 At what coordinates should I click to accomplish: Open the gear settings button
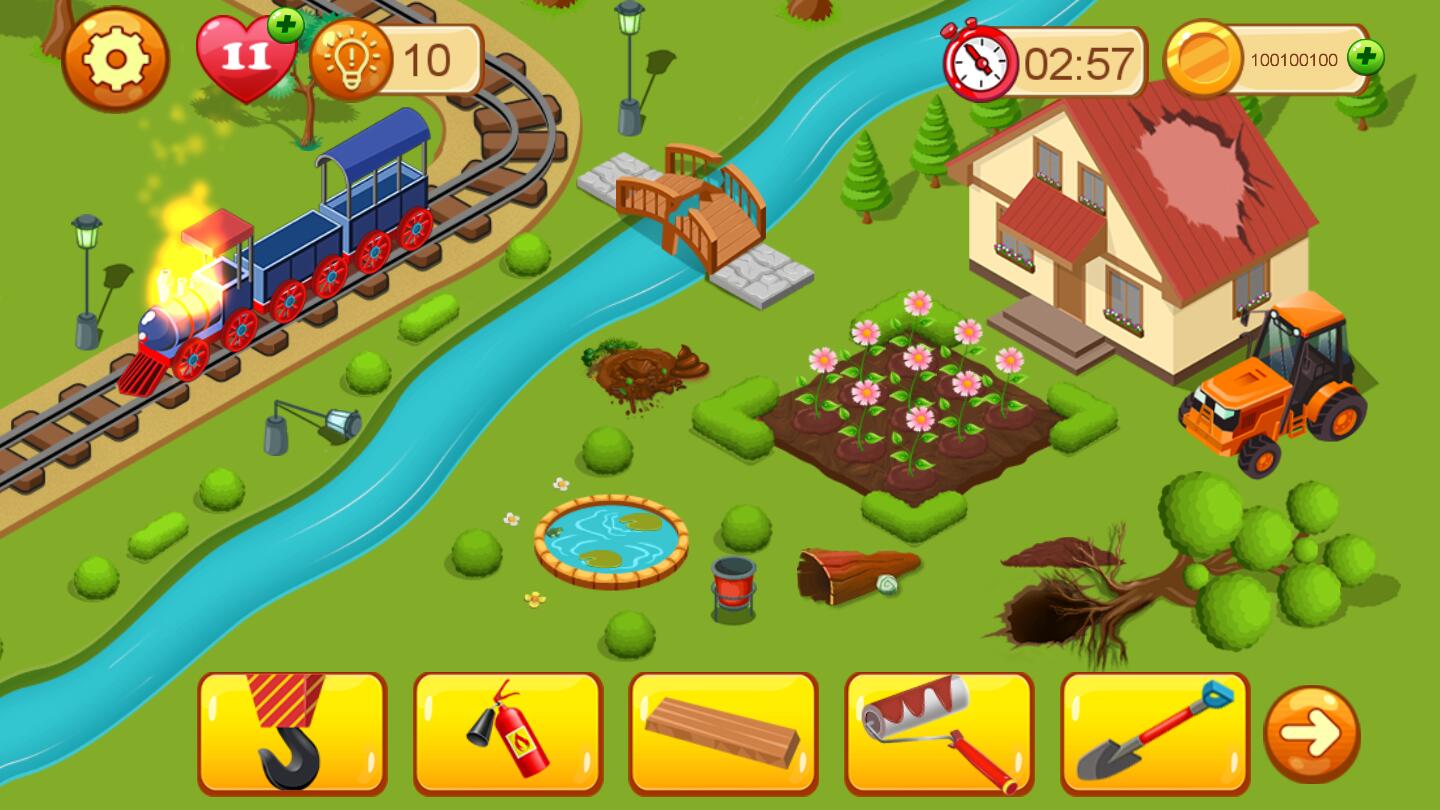pyautogui.click(x=115, y=59)
